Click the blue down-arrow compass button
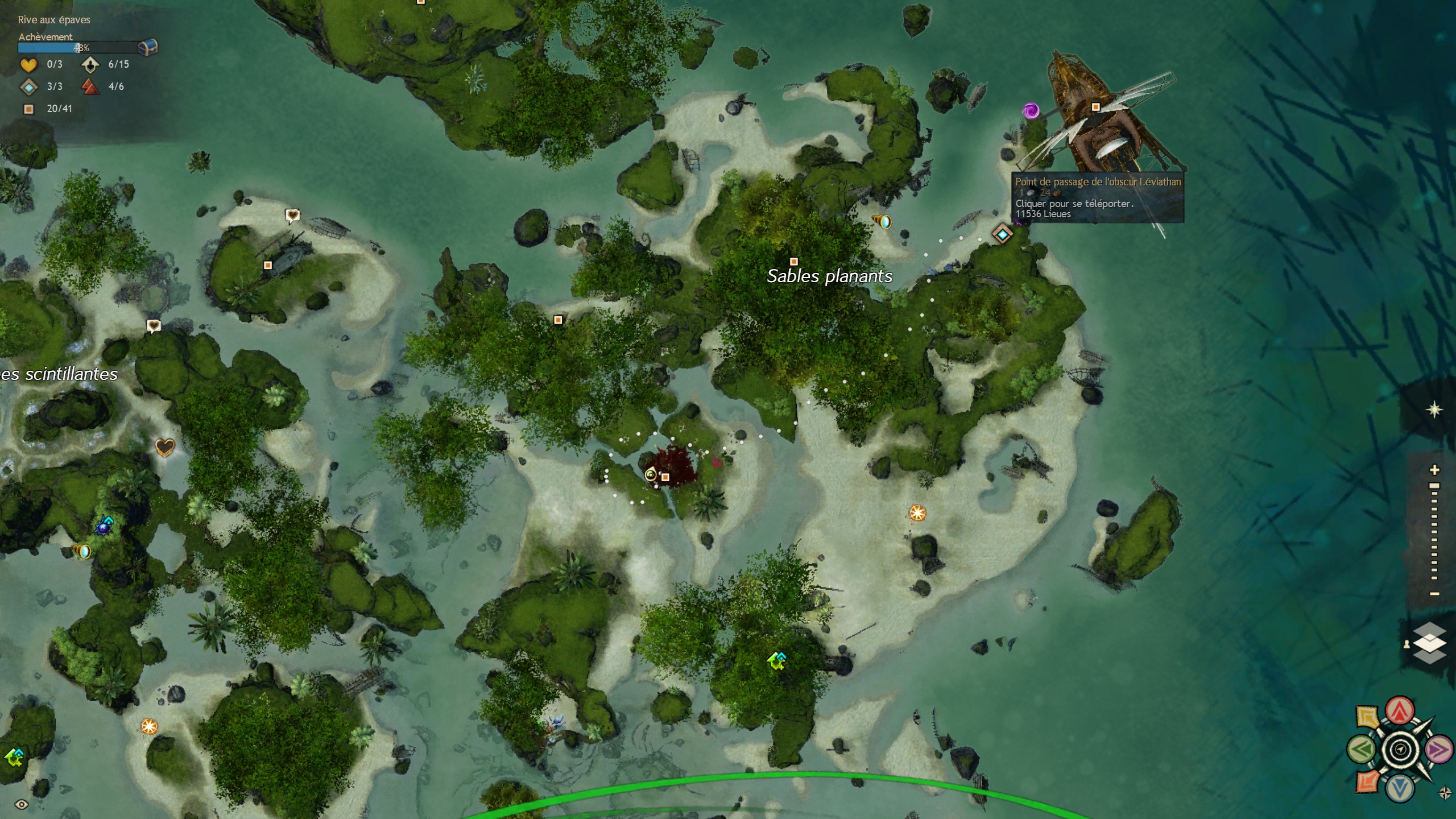 (1400, 788)
